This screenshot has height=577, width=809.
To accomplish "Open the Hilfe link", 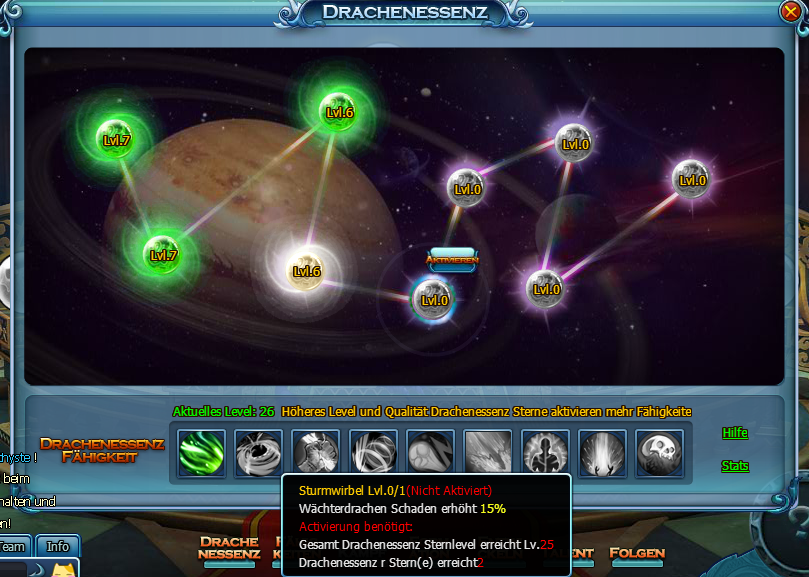I will tap(735, 433).
